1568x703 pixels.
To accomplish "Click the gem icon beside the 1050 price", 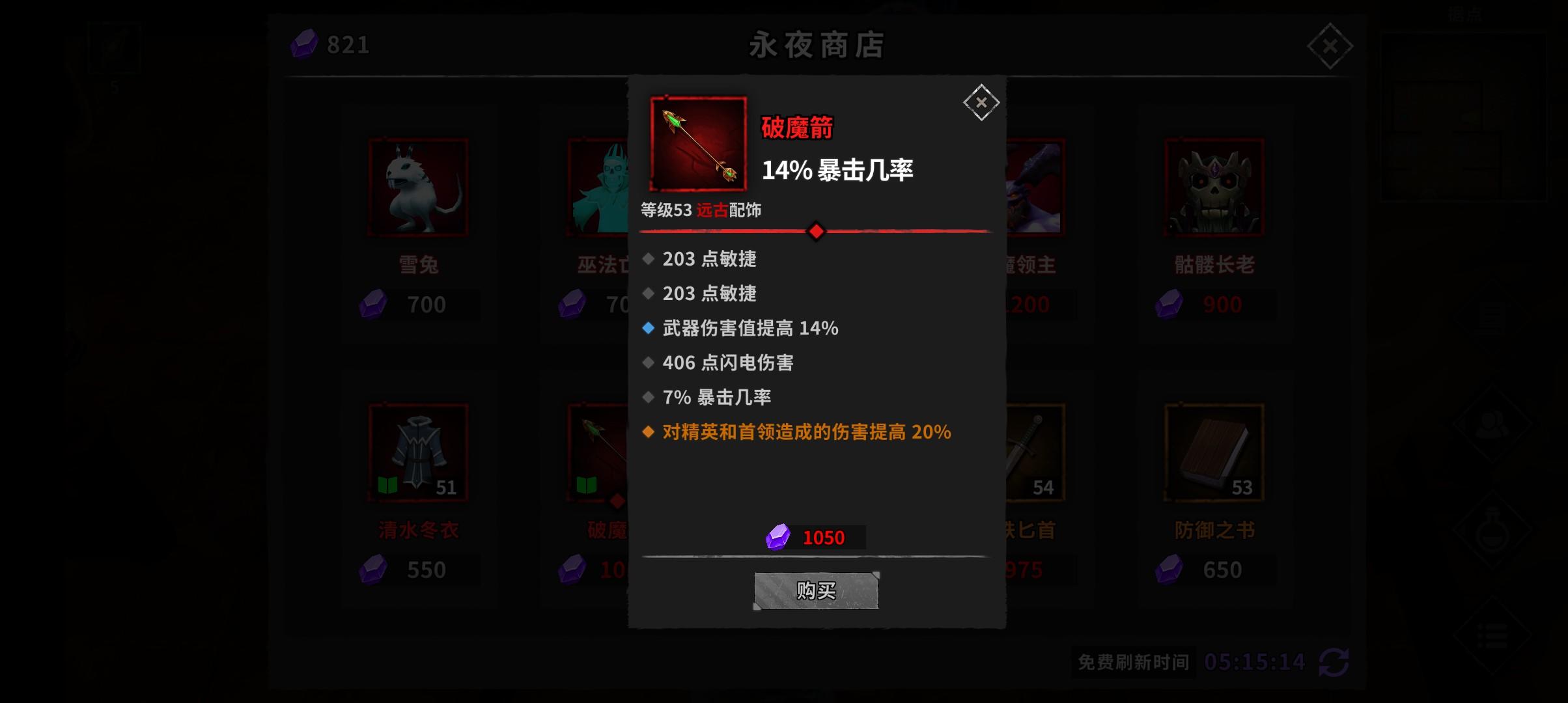I will [777, 538].
